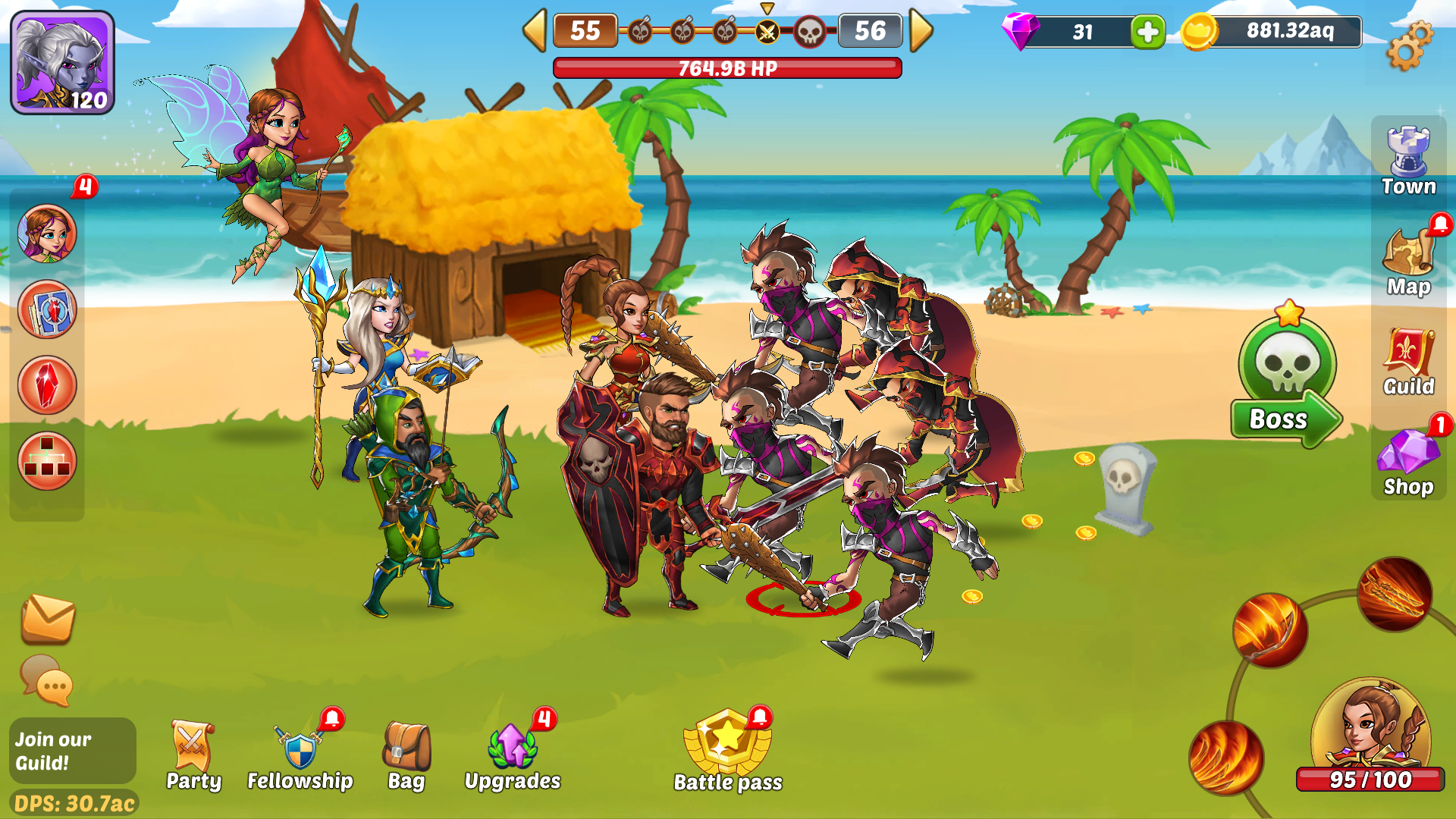Open the Town menu
The height and width of the screenshot is (819, 1456).
click(1408, 161)
